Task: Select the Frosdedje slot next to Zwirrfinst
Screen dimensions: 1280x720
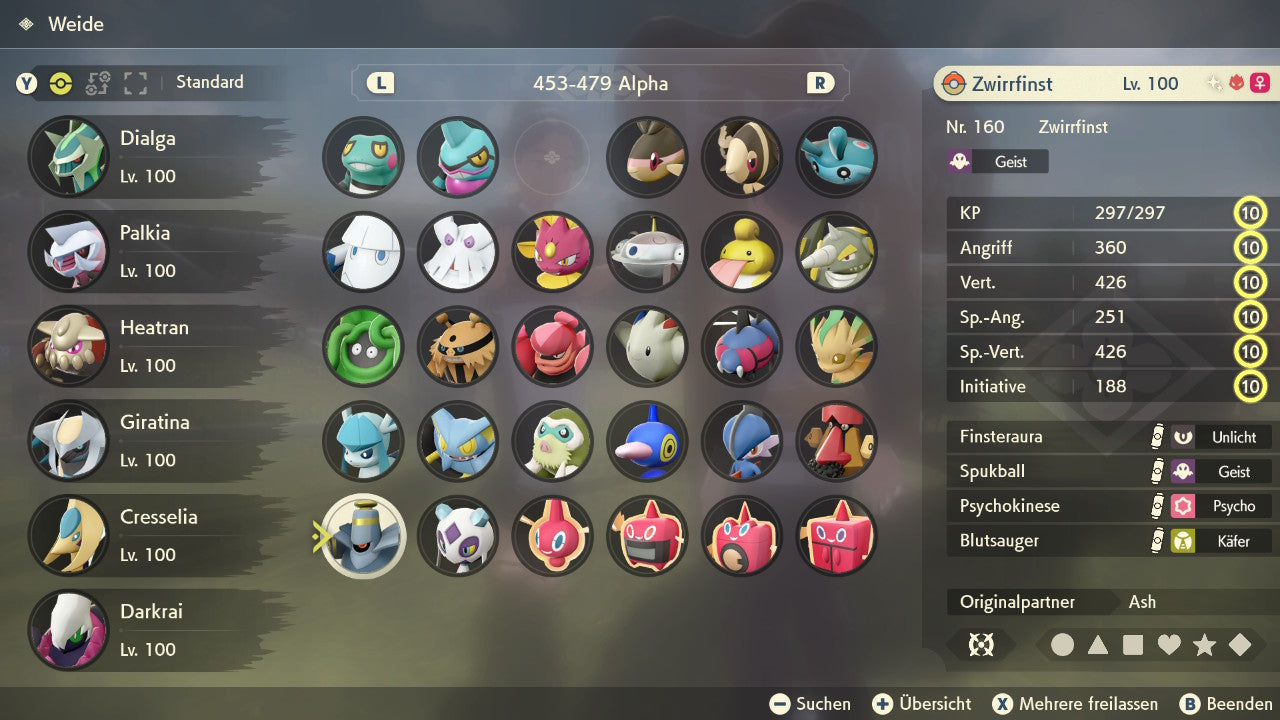Action: 457,536
